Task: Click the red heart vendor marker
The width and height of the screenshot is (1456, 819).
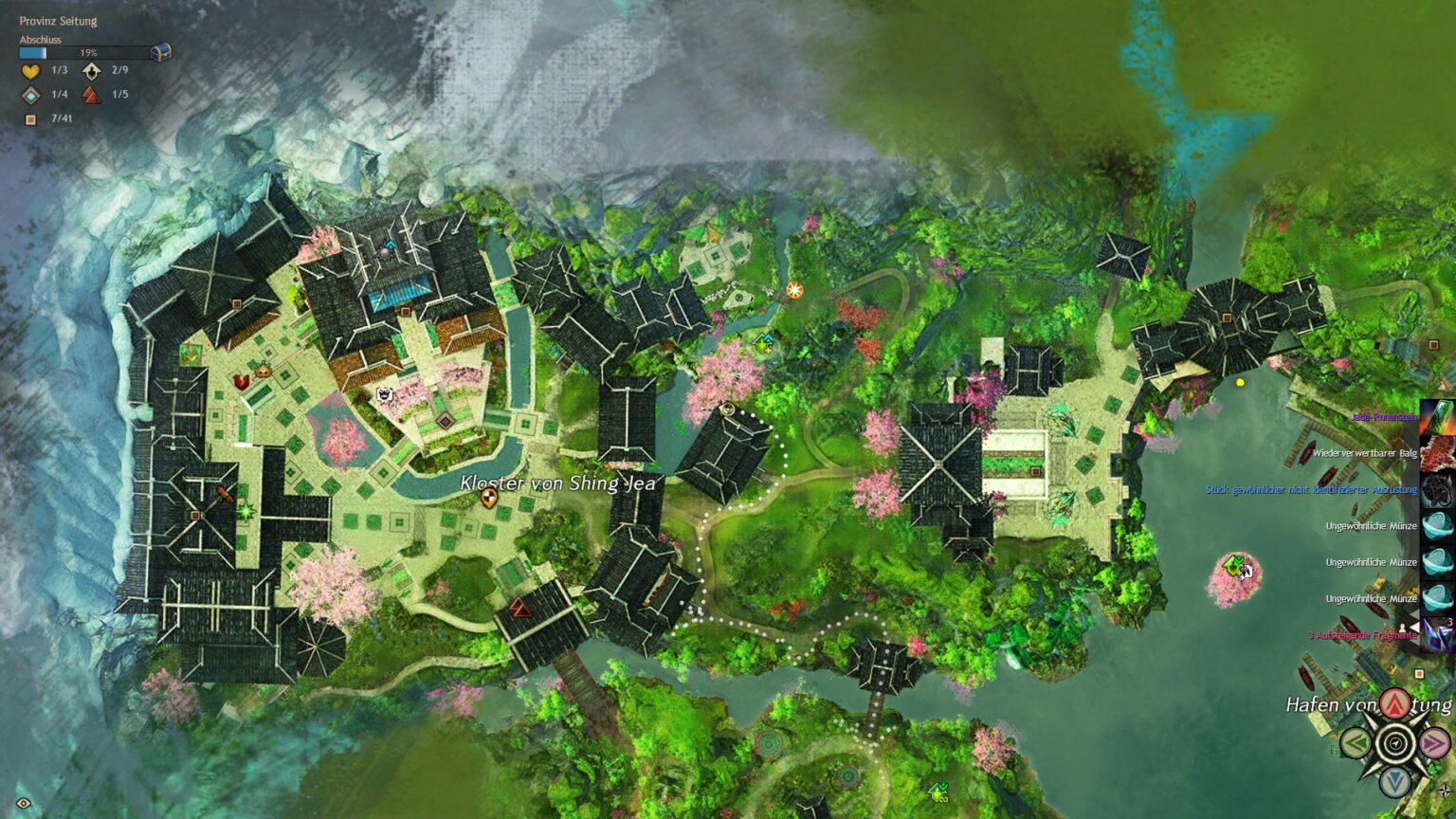Action: [241, 381]
